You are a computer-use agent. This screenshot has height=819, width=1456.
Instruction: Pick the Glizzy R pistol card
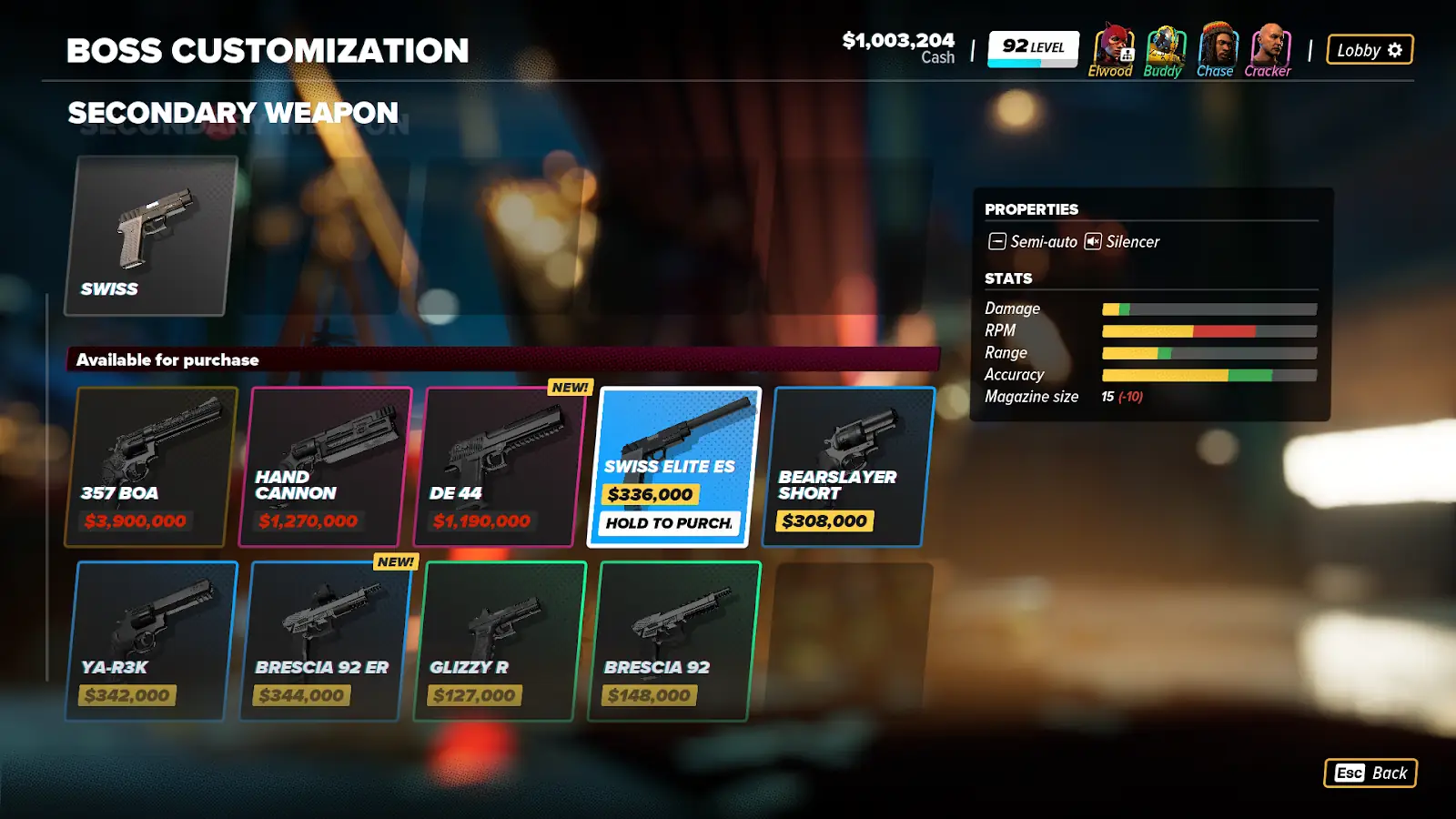(x=500, y=641)
